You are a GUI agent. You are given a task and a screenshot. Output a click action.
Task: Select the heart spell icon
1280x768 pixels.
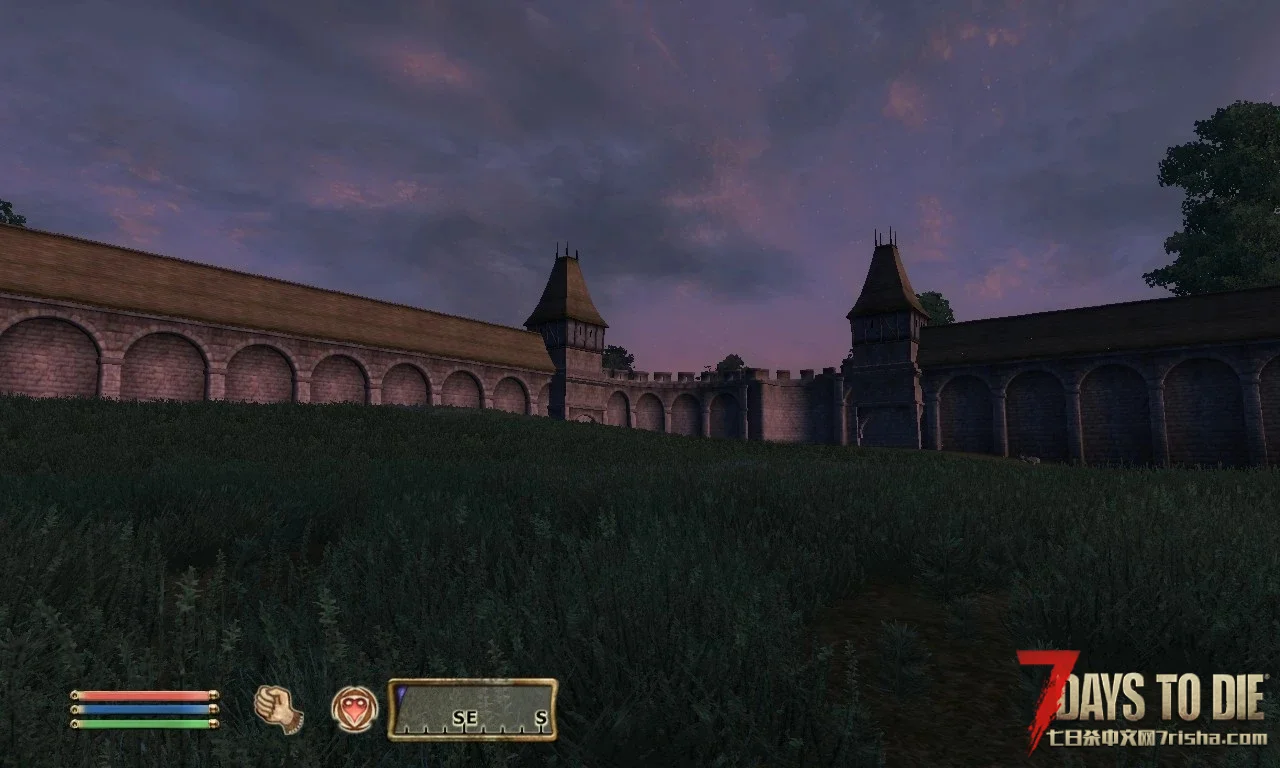(355, 709)
